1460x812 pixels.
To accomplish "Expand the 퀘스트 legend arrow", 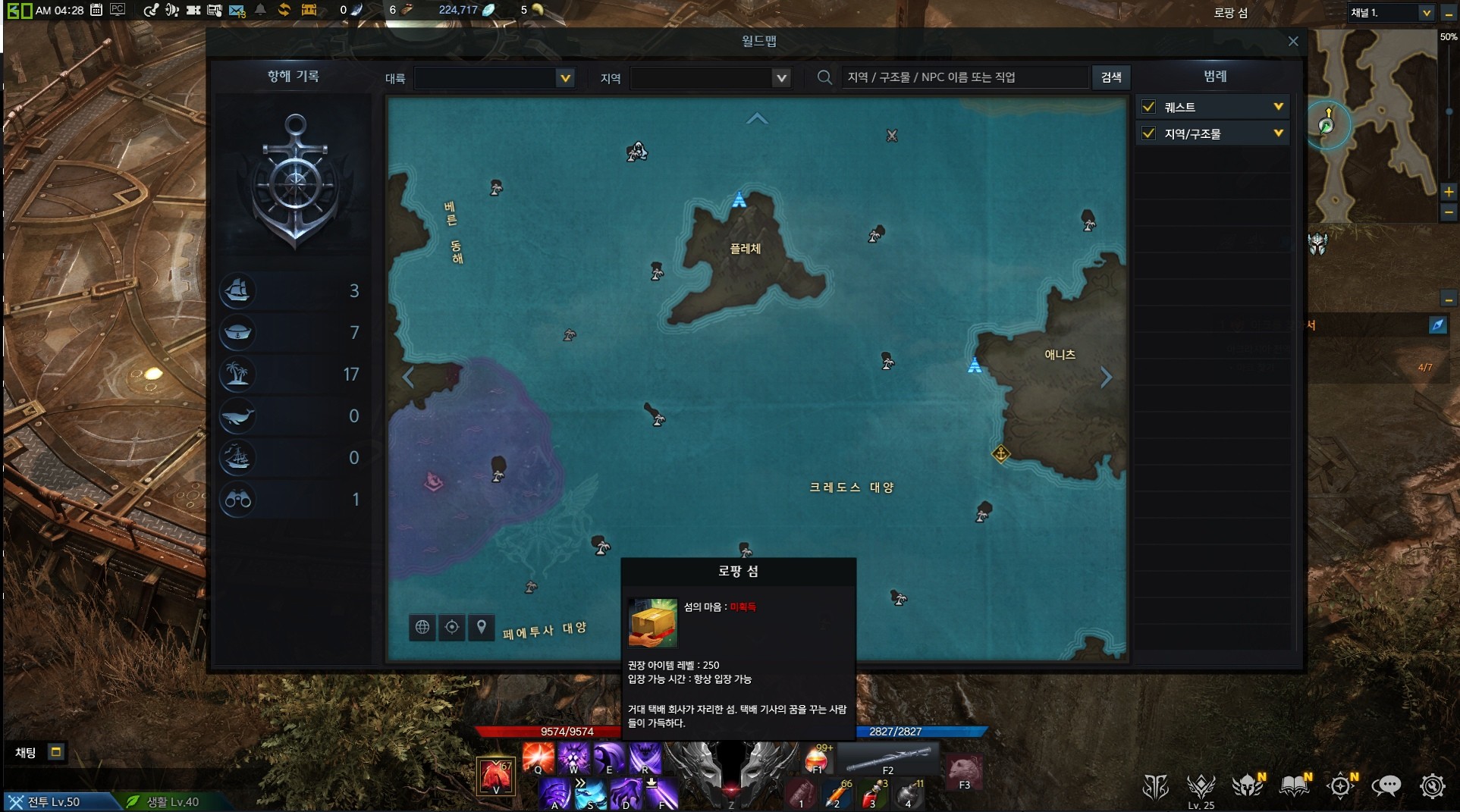I will [1278, 107].
